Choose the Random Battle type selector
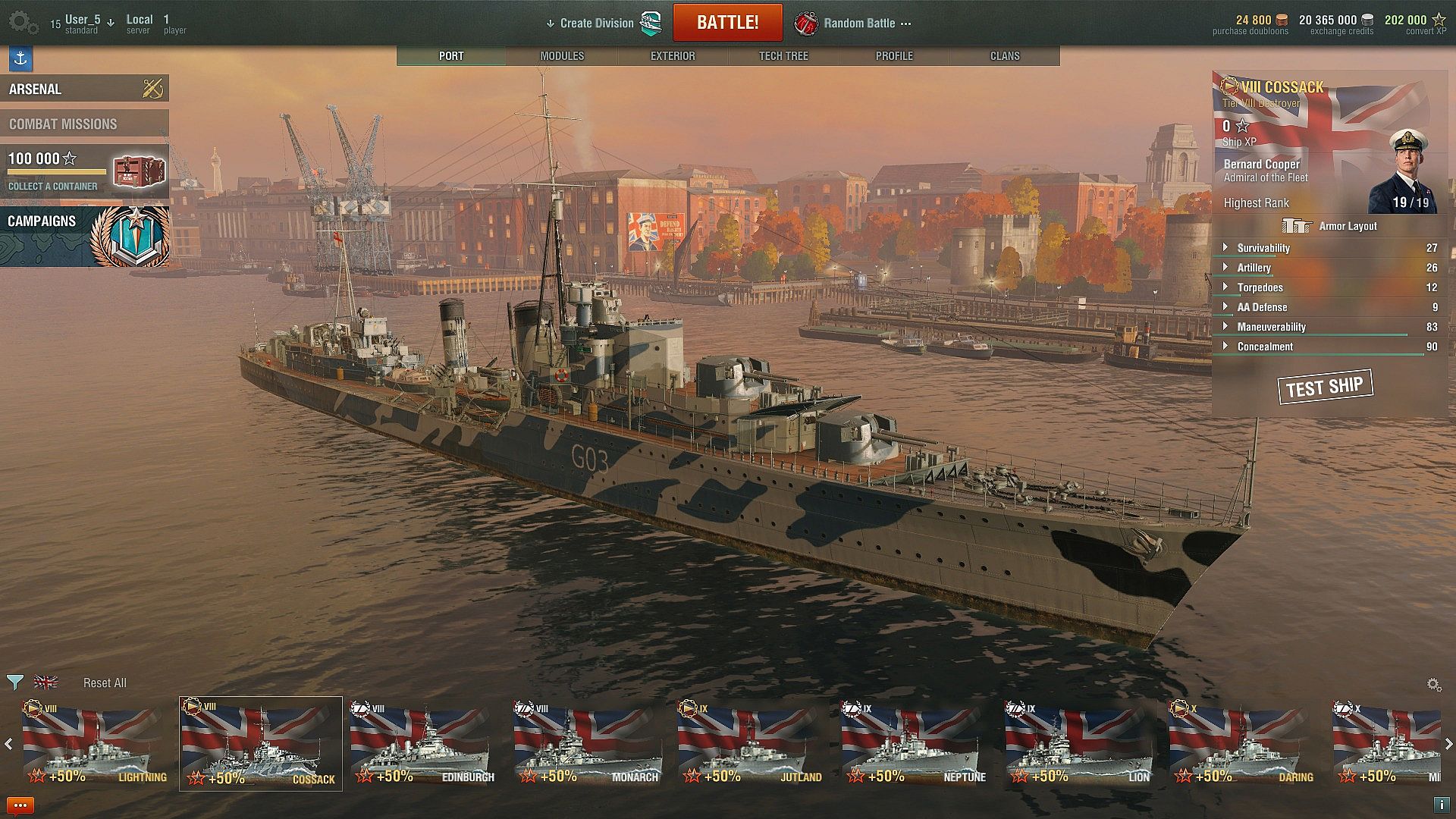Image resolution: width=1456 pixels, height=819 pixels. click(x=858, y=24)
